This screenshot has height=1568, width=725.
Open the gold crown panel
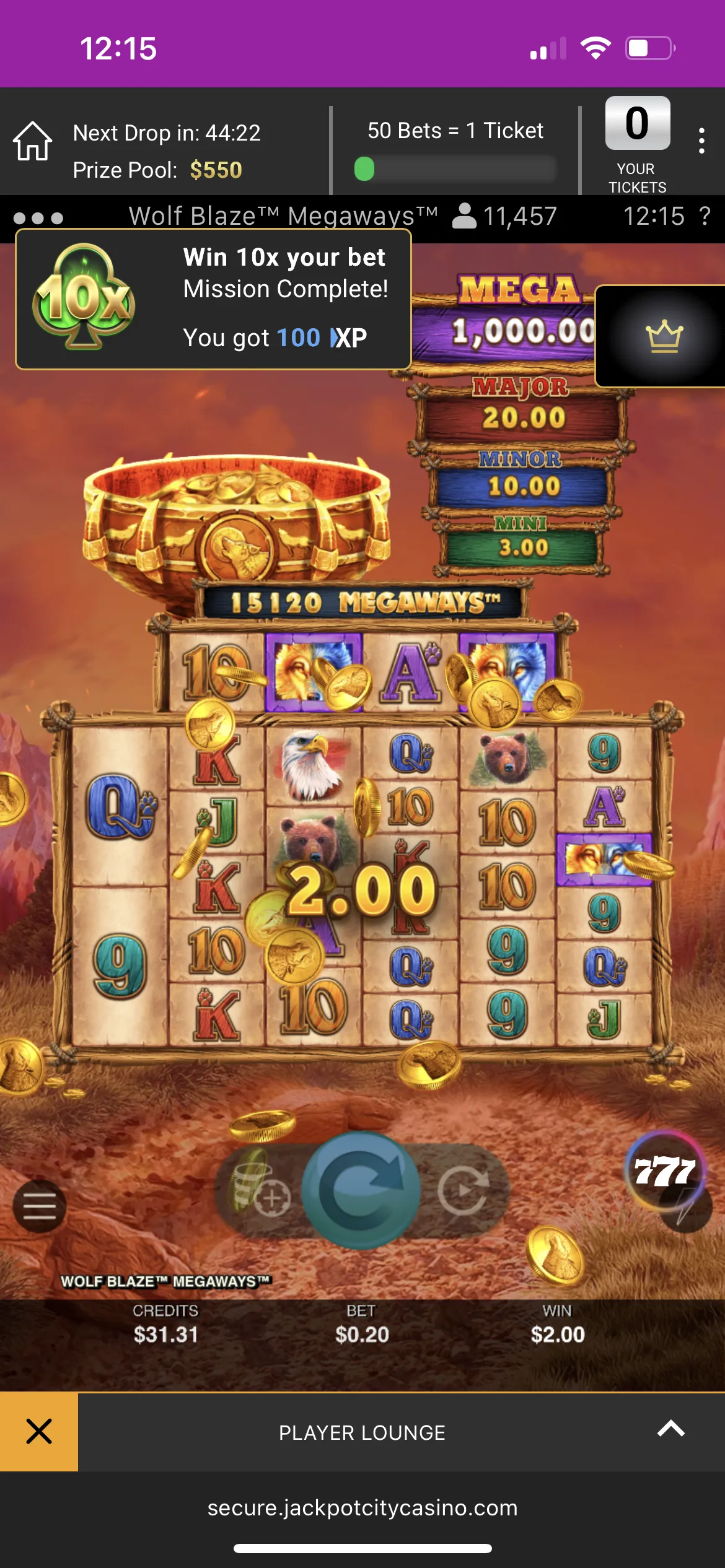pyautogui.click(x=664, y=336)
